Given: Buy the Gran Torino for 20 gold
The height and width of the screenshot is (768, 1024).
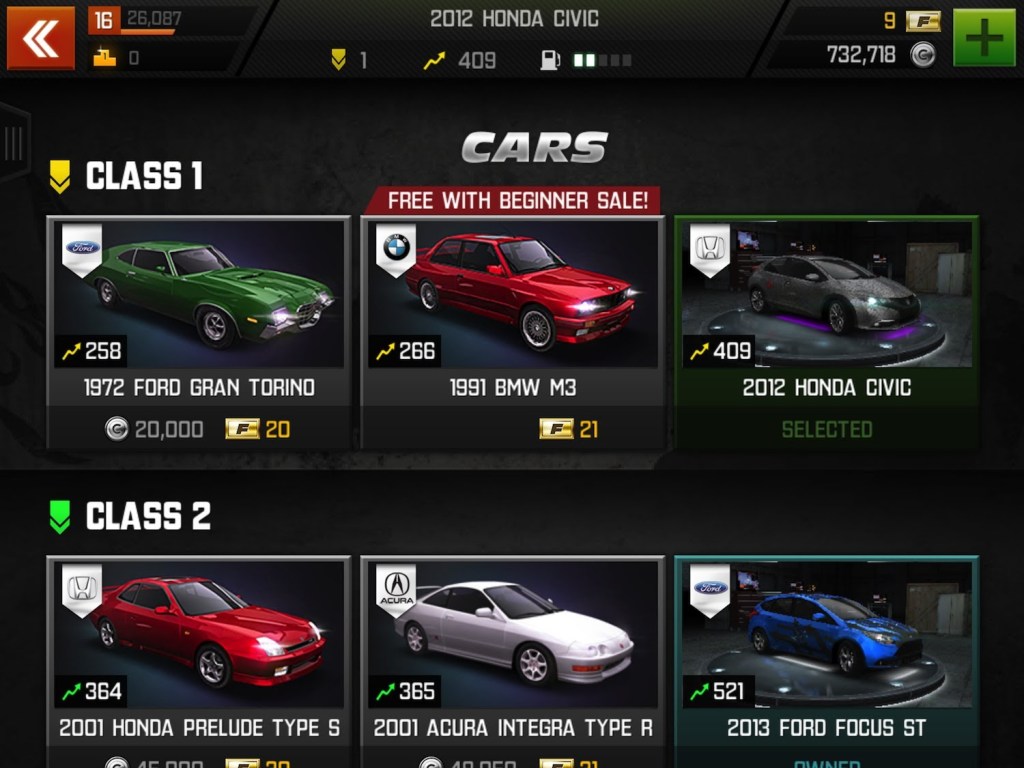Looking at the screenshot, I should point(258,430).
